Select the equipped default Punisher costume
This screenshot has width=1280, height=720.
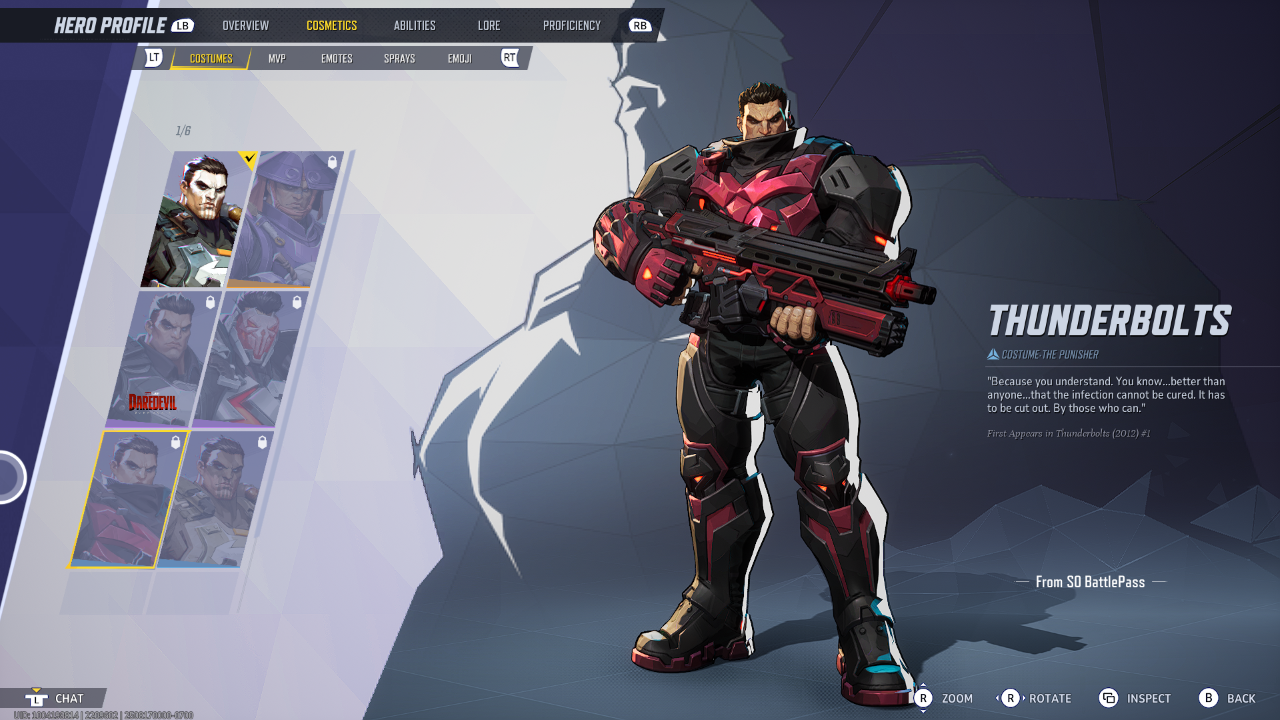point(197,220)
